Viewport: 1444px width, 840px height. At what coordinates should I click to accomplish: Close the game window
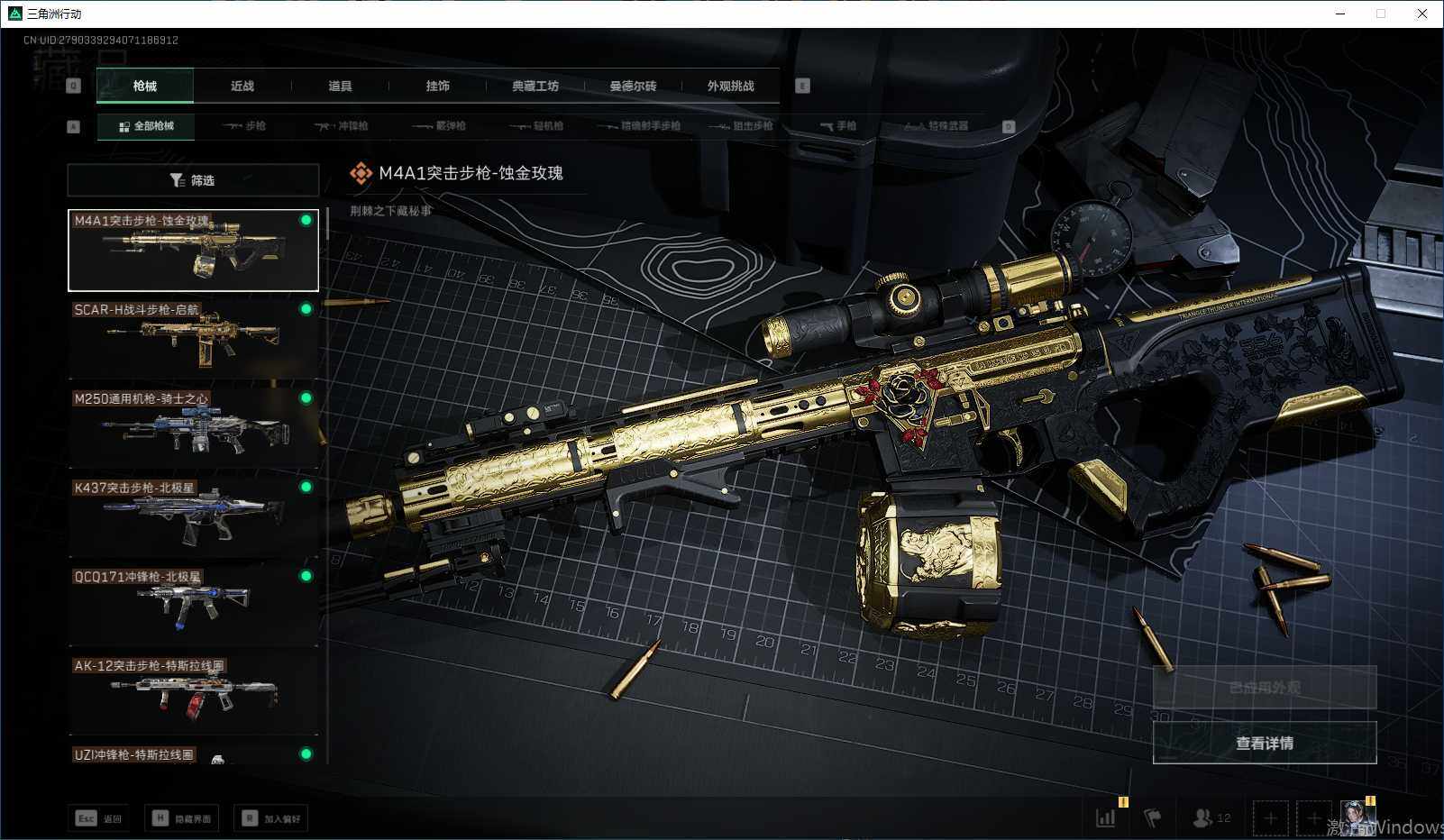1422,14
